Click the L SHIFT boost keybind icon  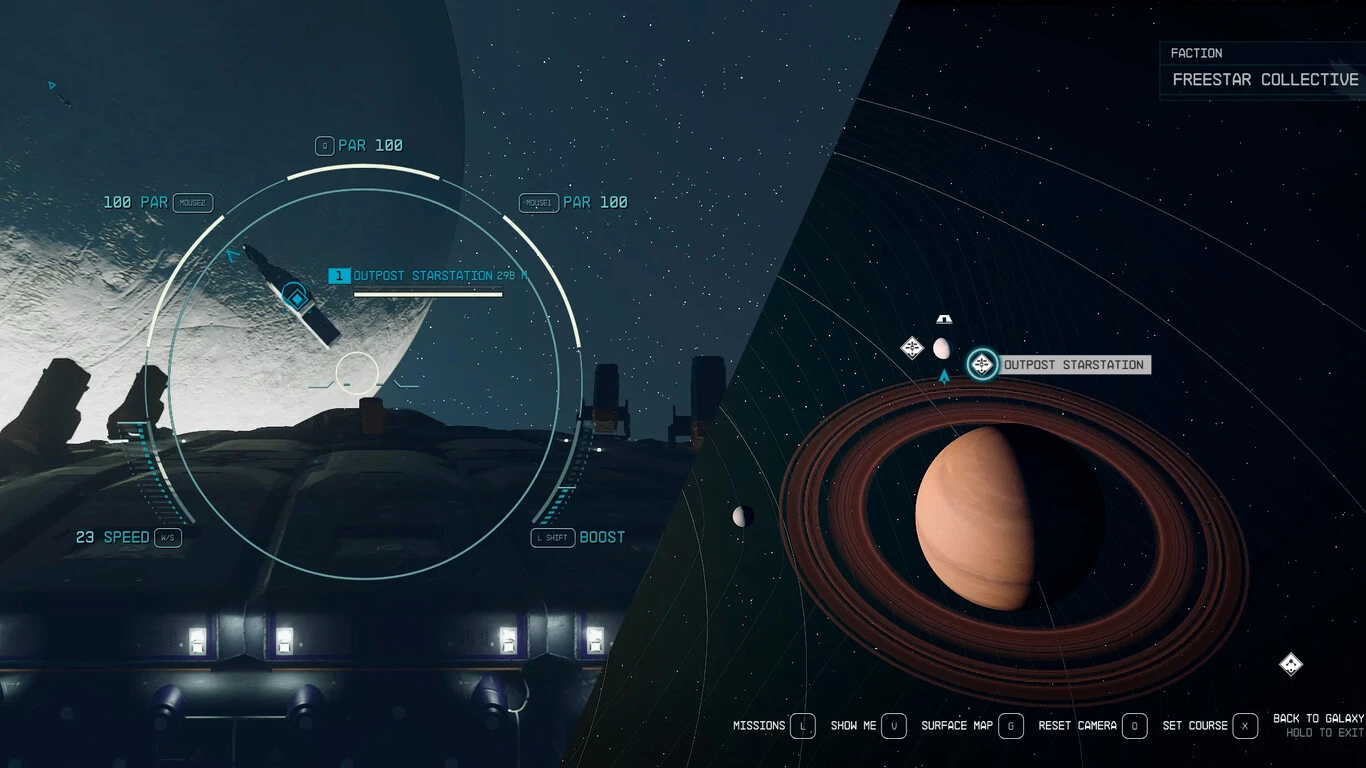[552, 537]
